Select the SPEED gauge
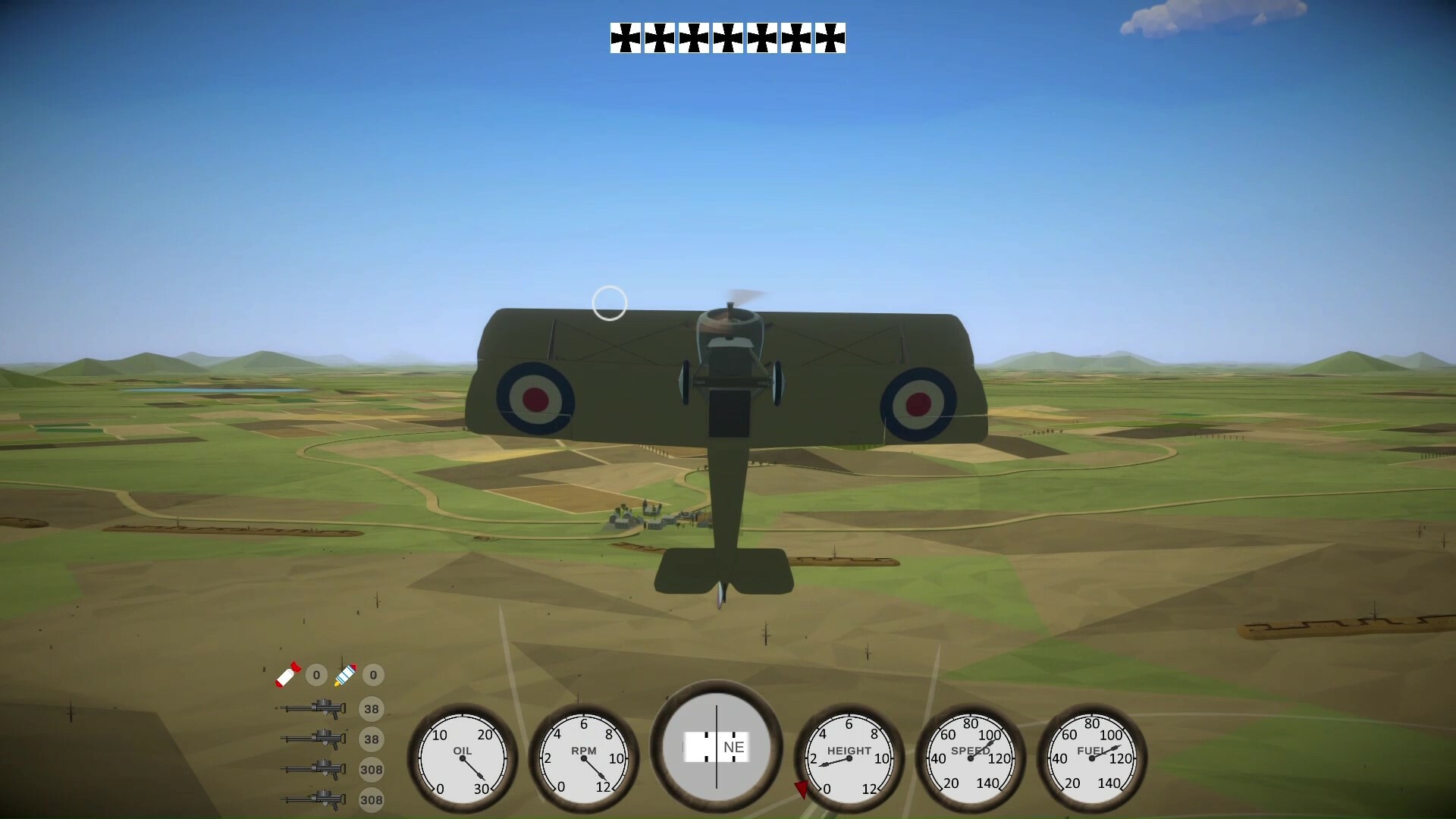This screenshot has height=819, width=1456. click(969, 758)
